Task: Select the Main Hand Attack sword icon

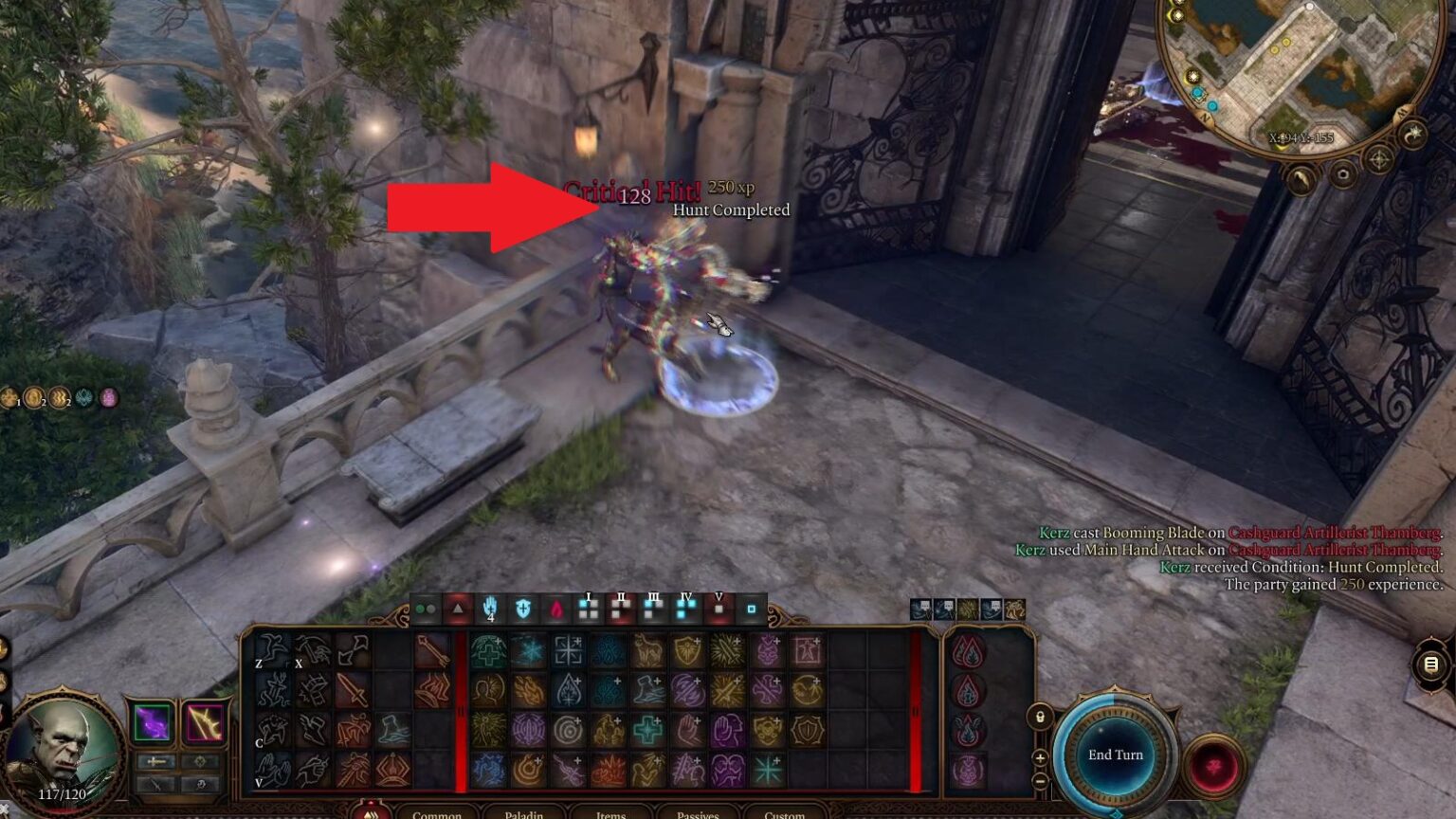Action: click(354, 690)
